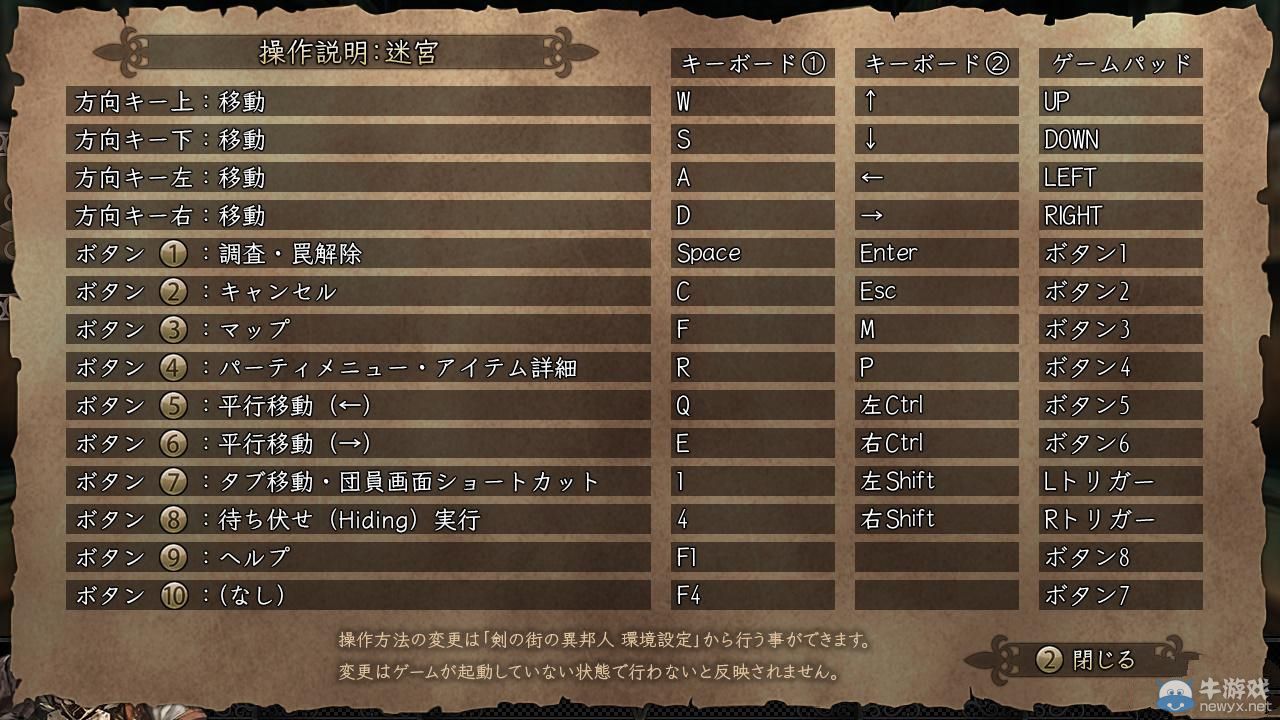Click the 左Shift binding cell
This screenshot has height=720, width=1280.
pos(936,481)
